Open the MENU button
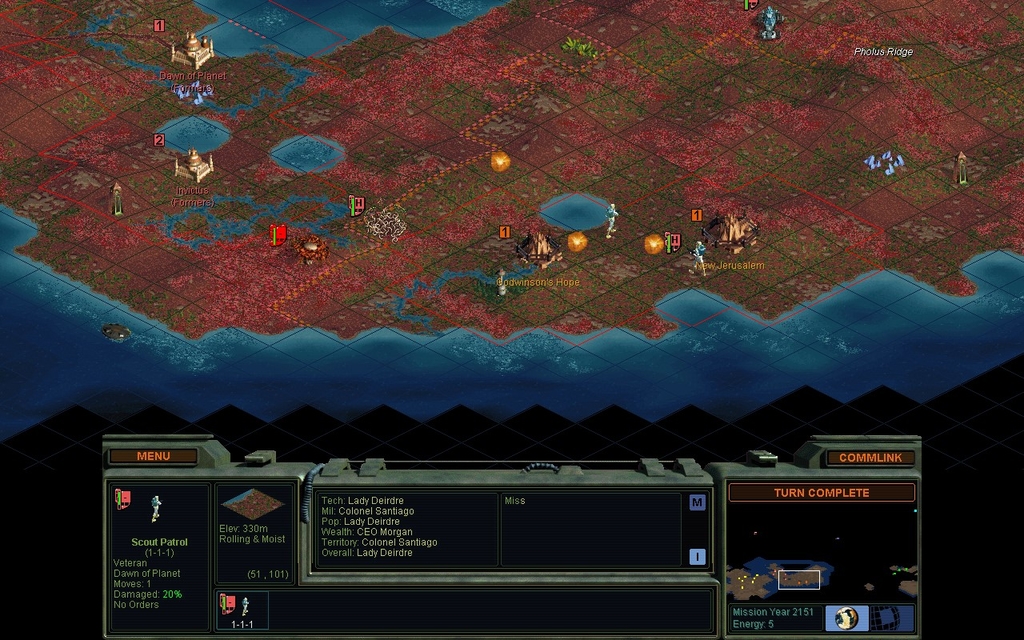1024x640 pixels. point(153,456)
